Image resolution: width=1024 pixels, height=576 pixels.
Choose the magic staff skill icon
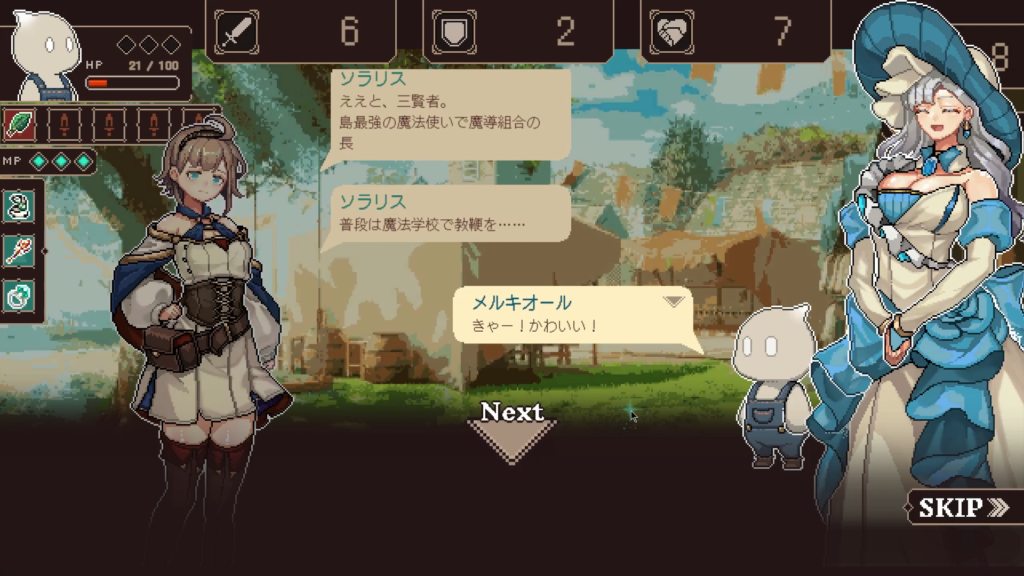coord(20,251)
